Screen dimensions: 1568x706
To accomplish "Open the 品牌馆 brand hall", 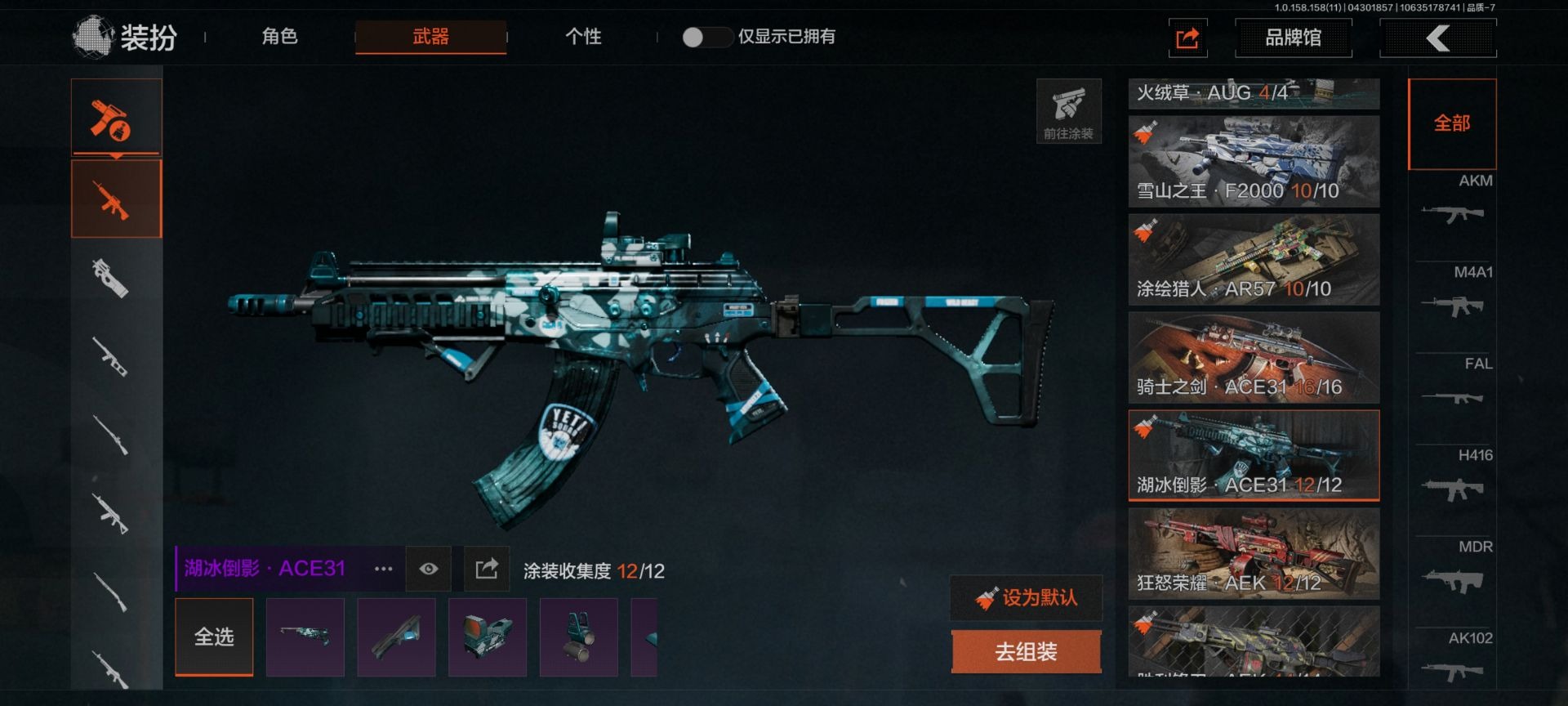I will [x=1293, y=38].
